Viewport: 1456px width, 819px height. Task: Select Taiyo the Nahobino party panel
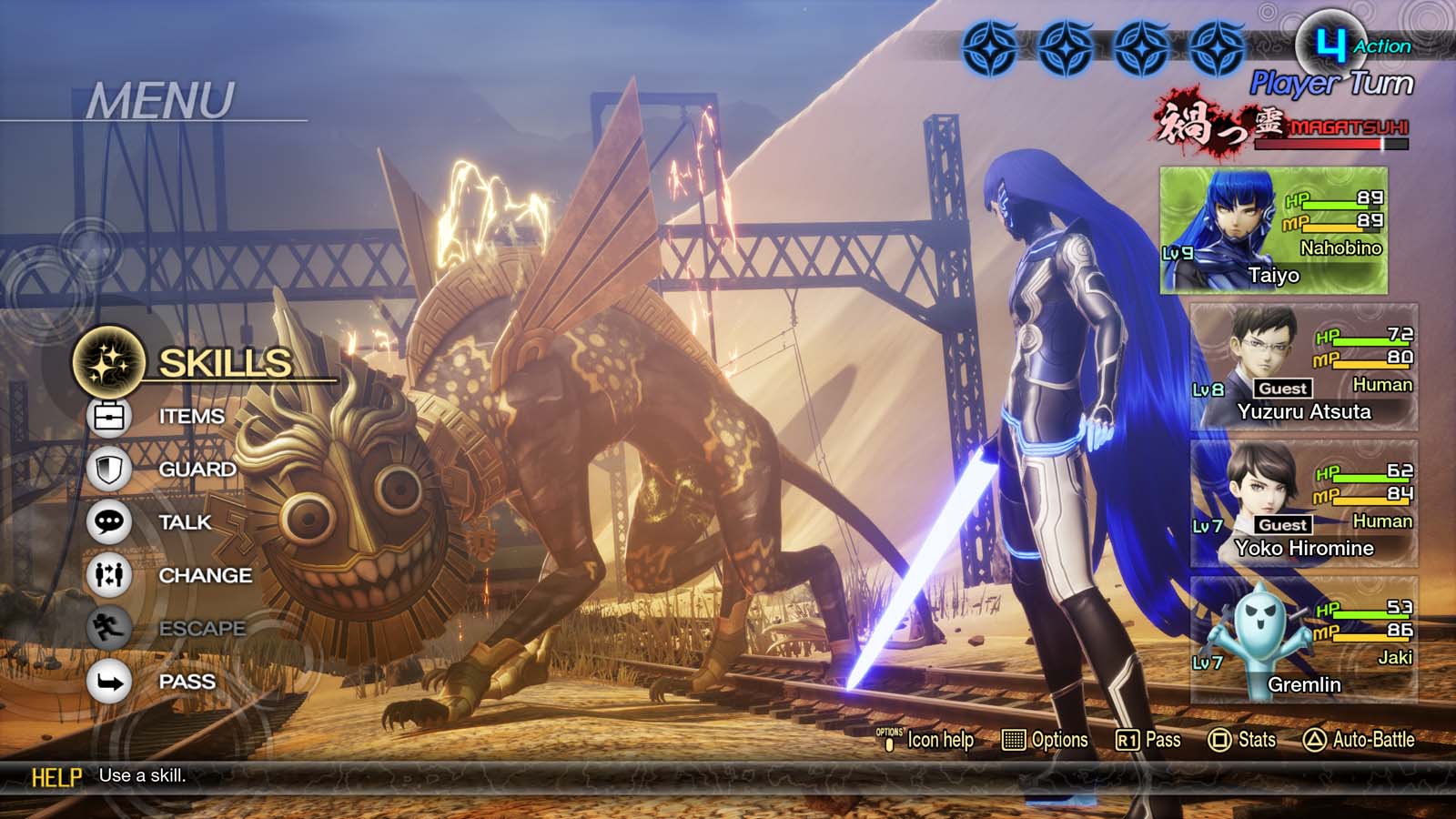coord(1273,231)
